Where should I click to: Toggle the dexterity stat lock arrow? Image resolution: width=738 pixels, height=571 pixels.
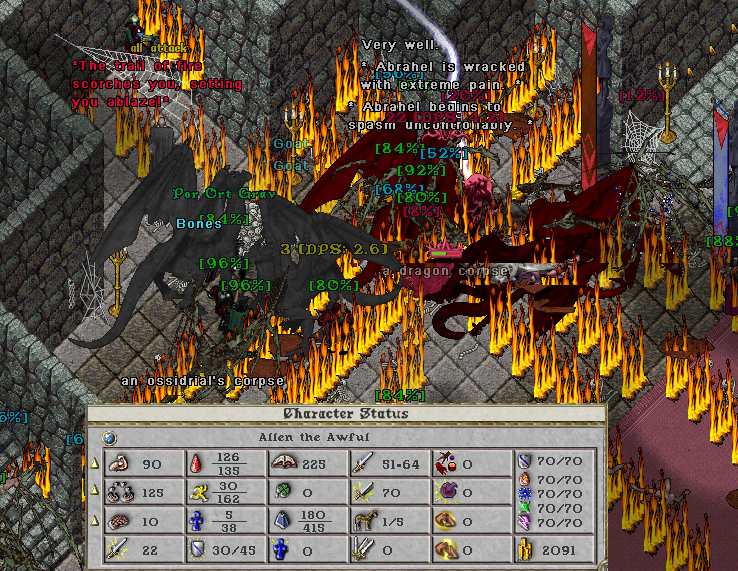95,490
